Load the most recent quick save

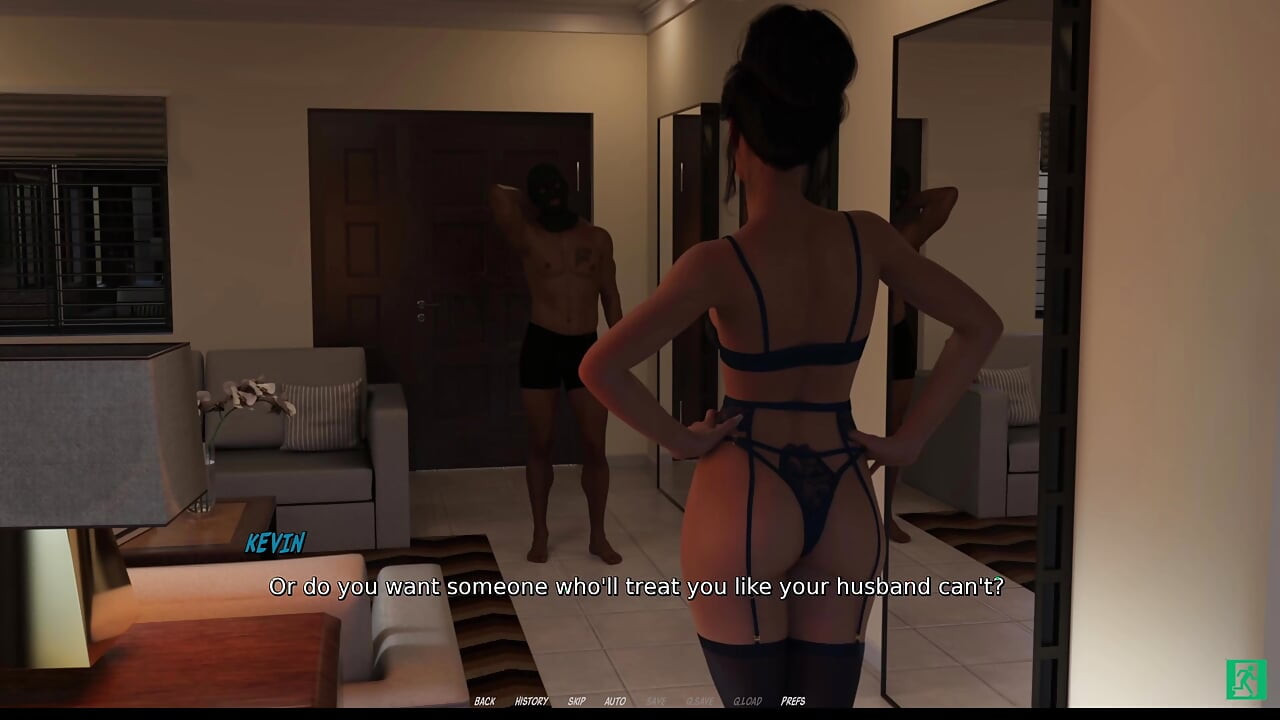click(x=746, y=701)
